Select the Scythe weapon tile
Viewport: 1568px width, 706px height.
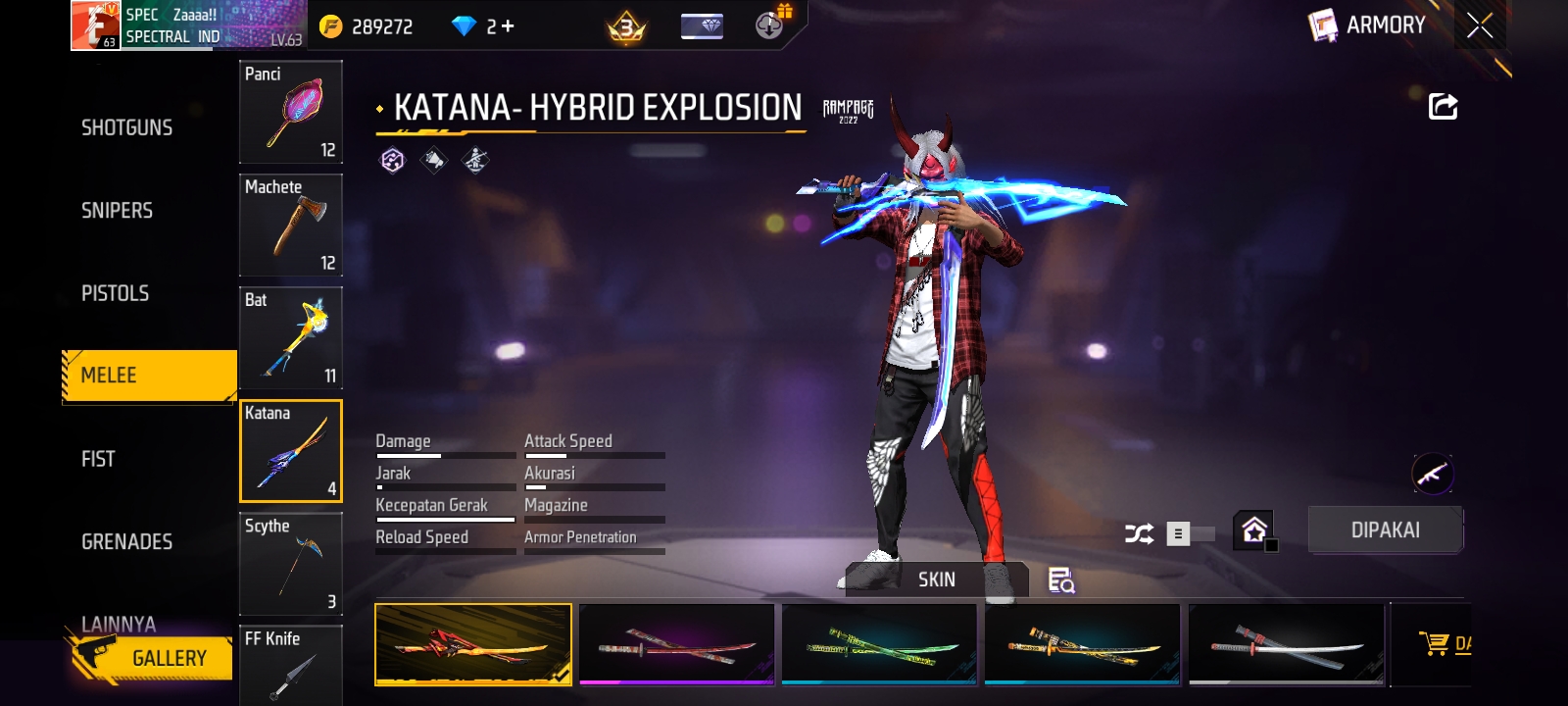tap(291, 564)
